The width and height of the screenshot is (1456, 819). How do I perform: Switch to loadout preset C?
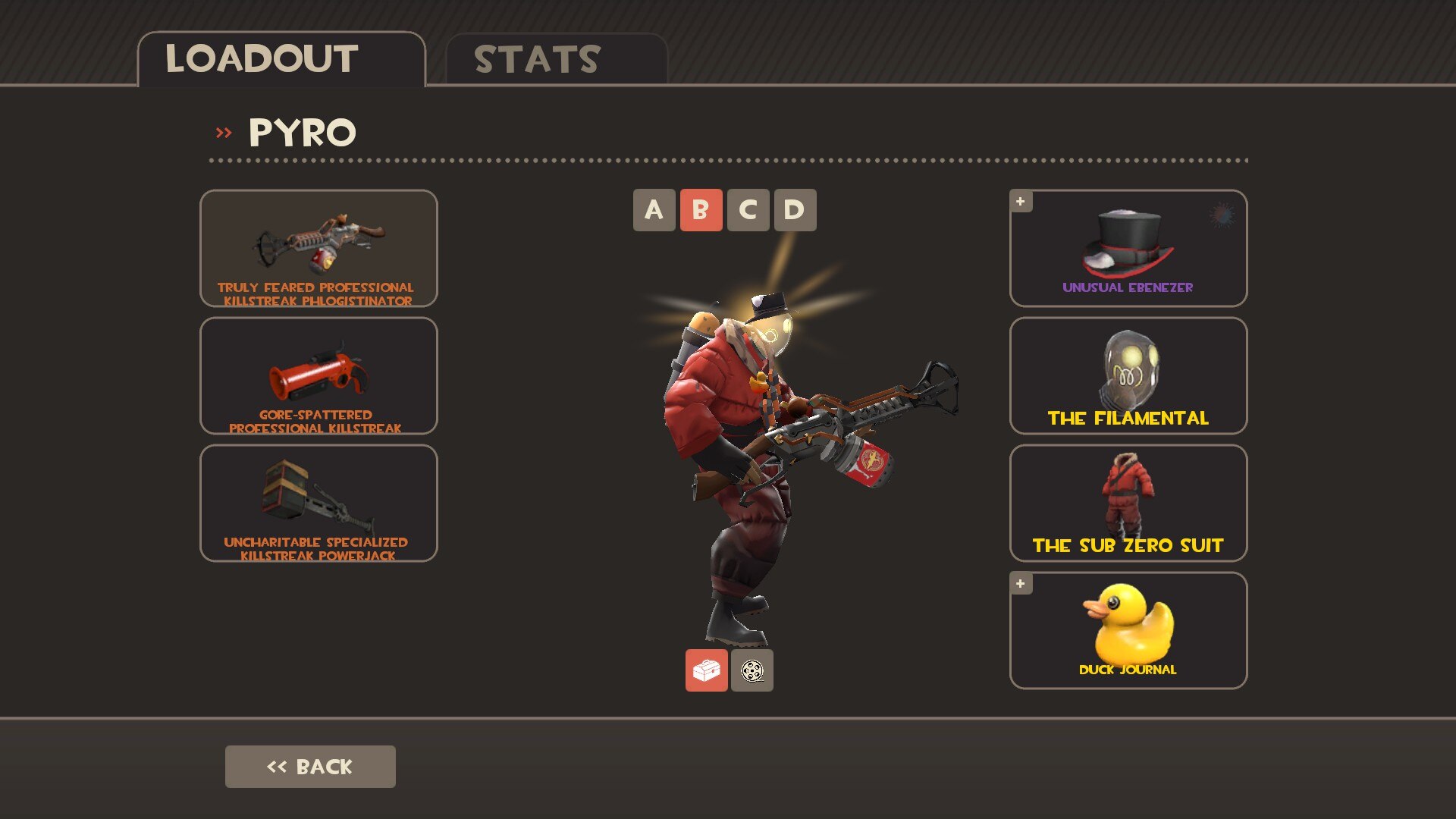coord(748,210)
